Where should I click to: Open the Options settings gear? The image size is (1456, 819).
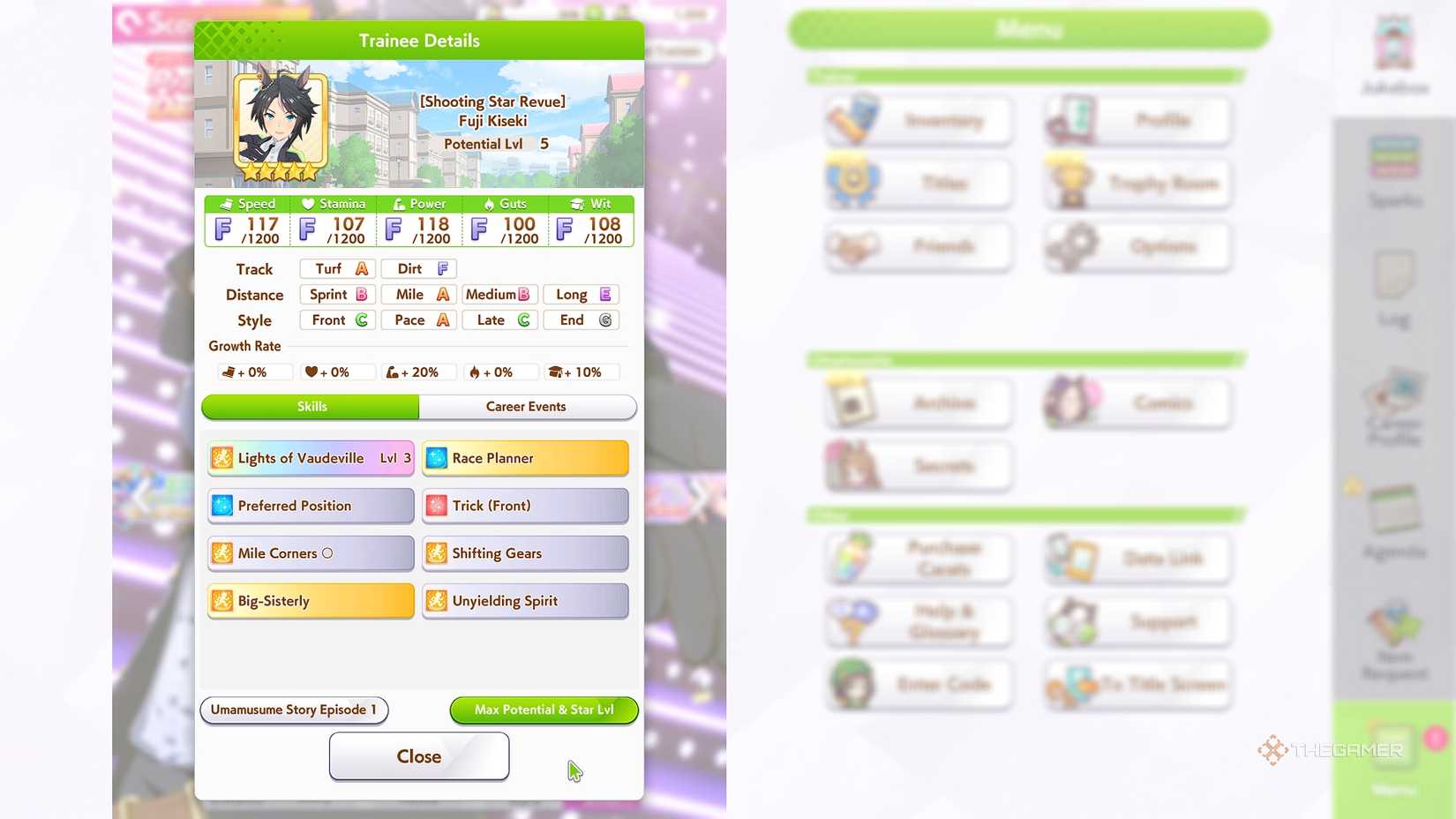(1137, 247)
